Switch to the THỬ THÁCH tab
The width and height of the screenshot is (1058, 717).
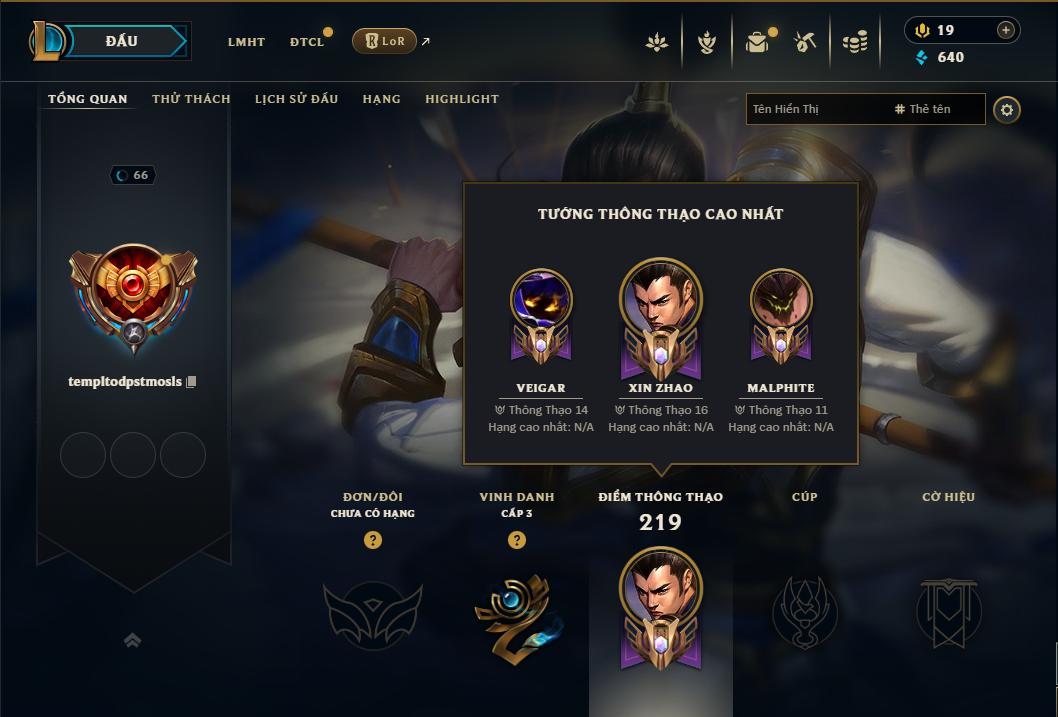pyautogui.click(x=191, y=99)
